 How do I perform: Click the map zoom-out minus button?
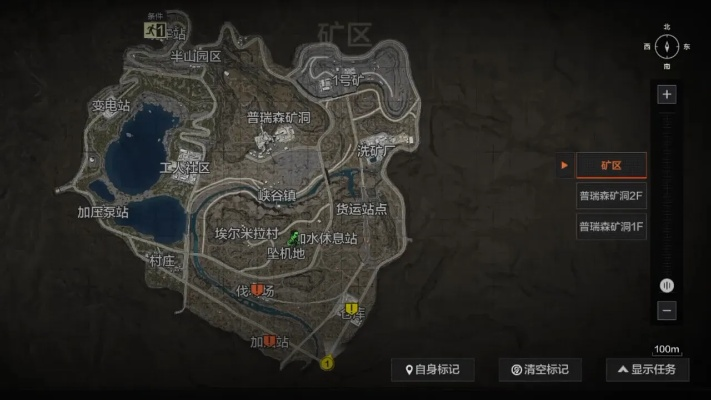pos(667,311)
